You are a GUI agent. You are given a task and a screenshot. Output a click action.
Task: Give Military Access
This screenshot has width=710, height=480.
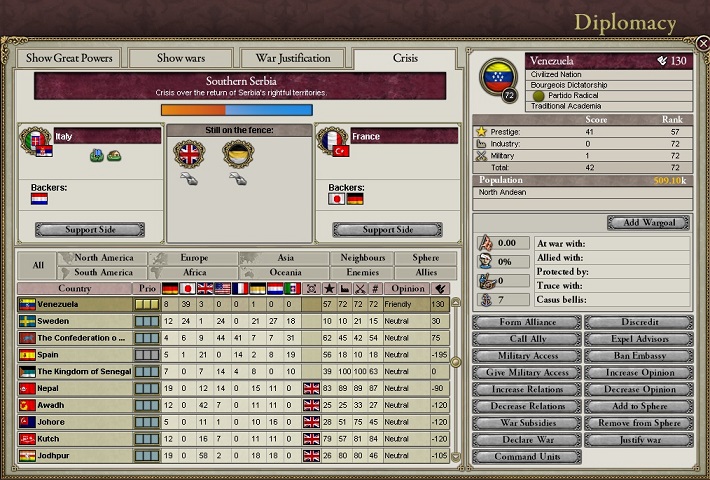tap(526, 373)
